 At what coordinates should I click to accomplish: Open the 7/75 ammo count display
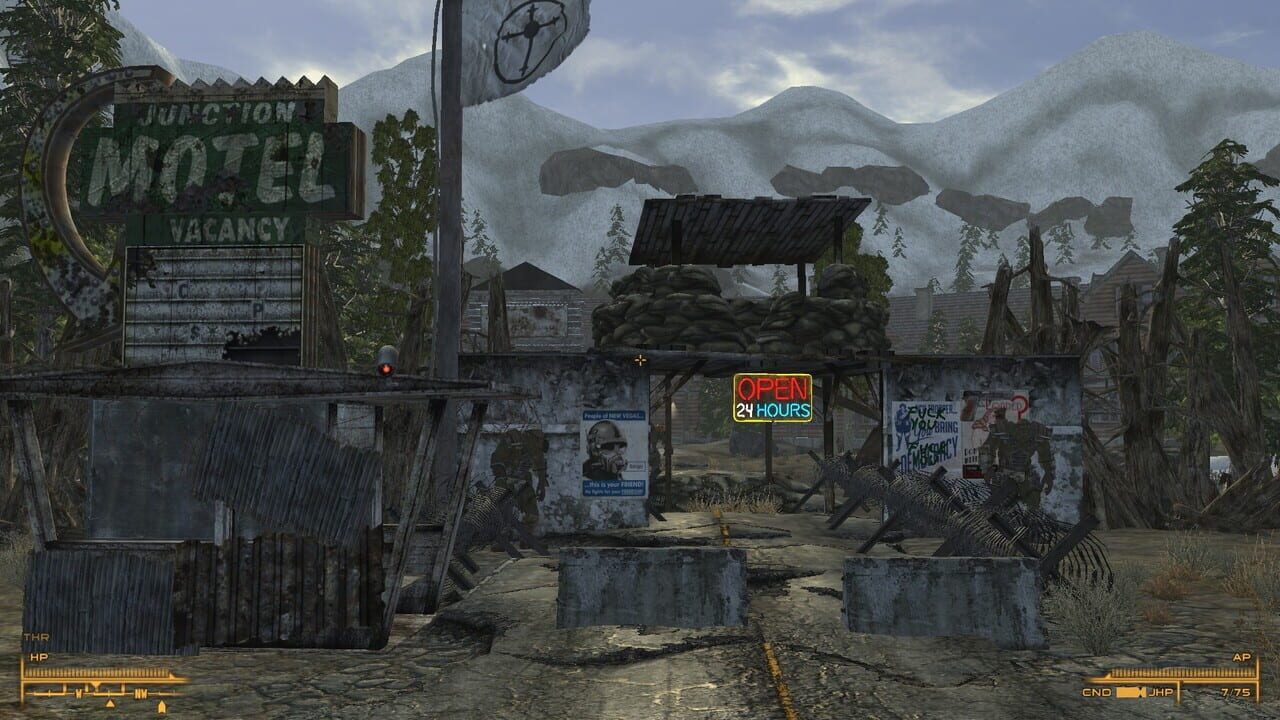pyautogui.click(x=1235, y=692)
